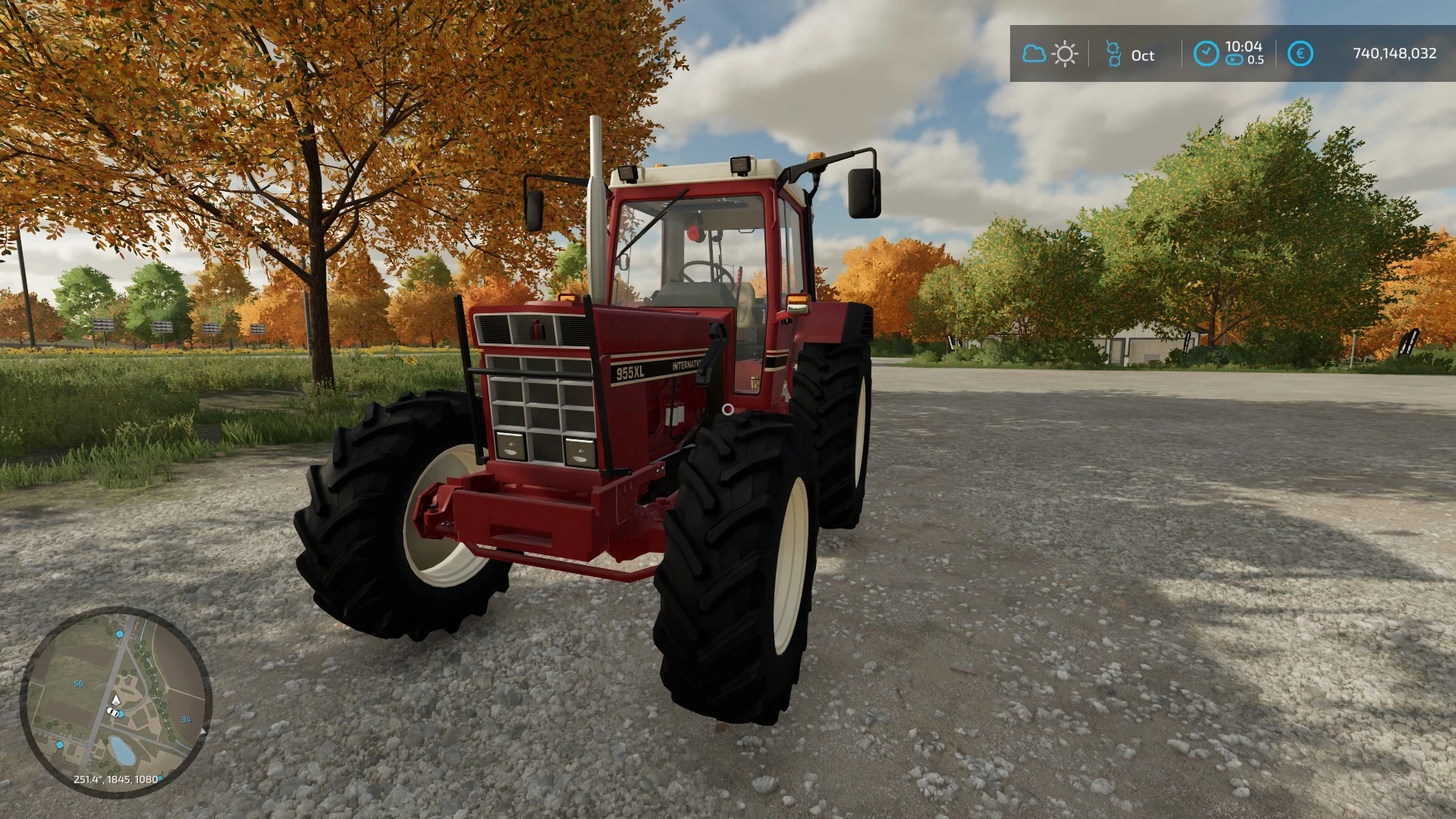The height and width of the screenshot is (819, 1456).
Task: Click the cloudy weather icon
Action: pos(1034,54)
